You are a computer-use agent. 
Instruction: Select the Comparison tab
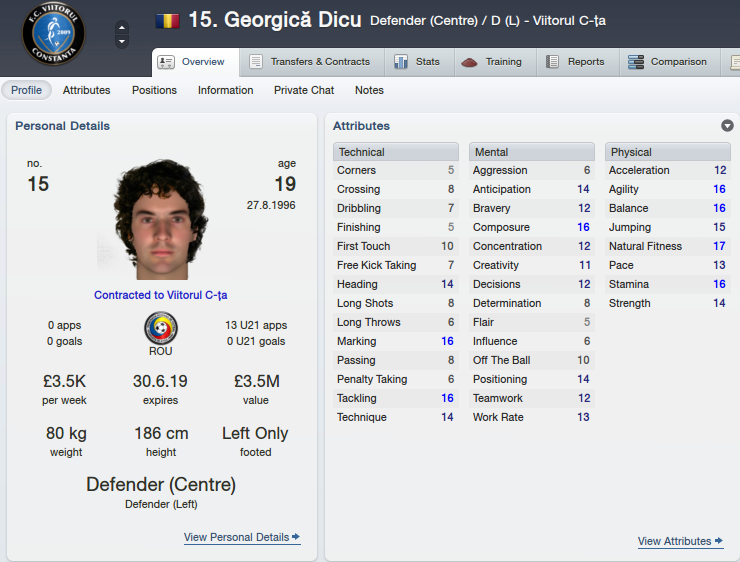(x=667, y=62)
